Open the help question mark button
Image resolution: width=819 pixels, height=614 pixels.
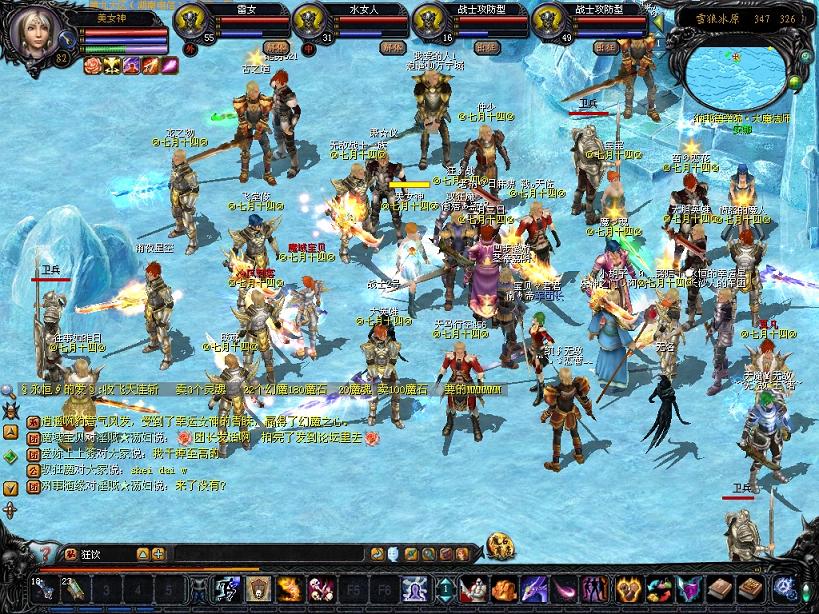click(x=46, y=553)
